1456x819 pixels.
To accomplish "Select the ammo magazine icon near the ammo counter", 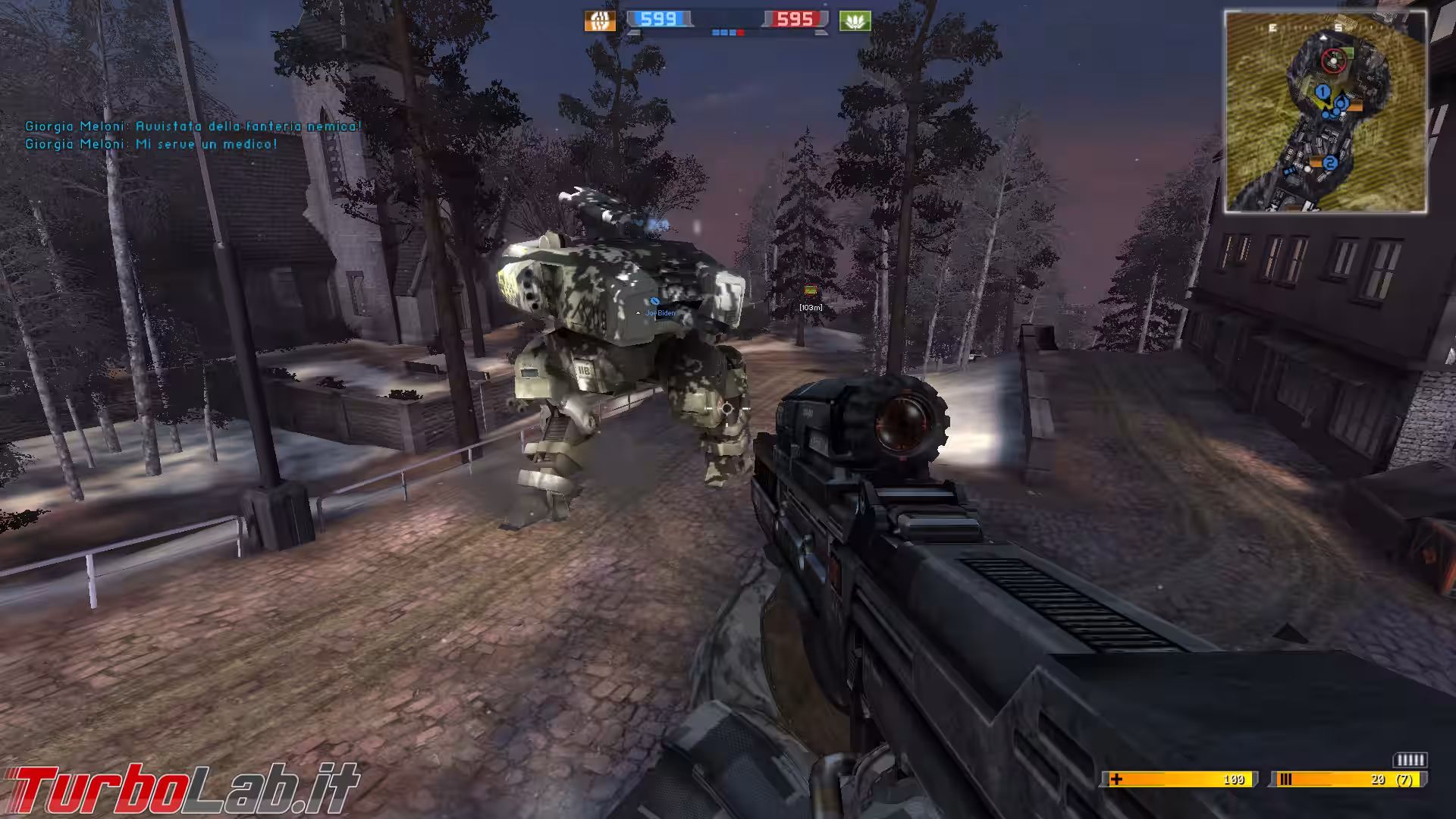I will (1285, 779).
